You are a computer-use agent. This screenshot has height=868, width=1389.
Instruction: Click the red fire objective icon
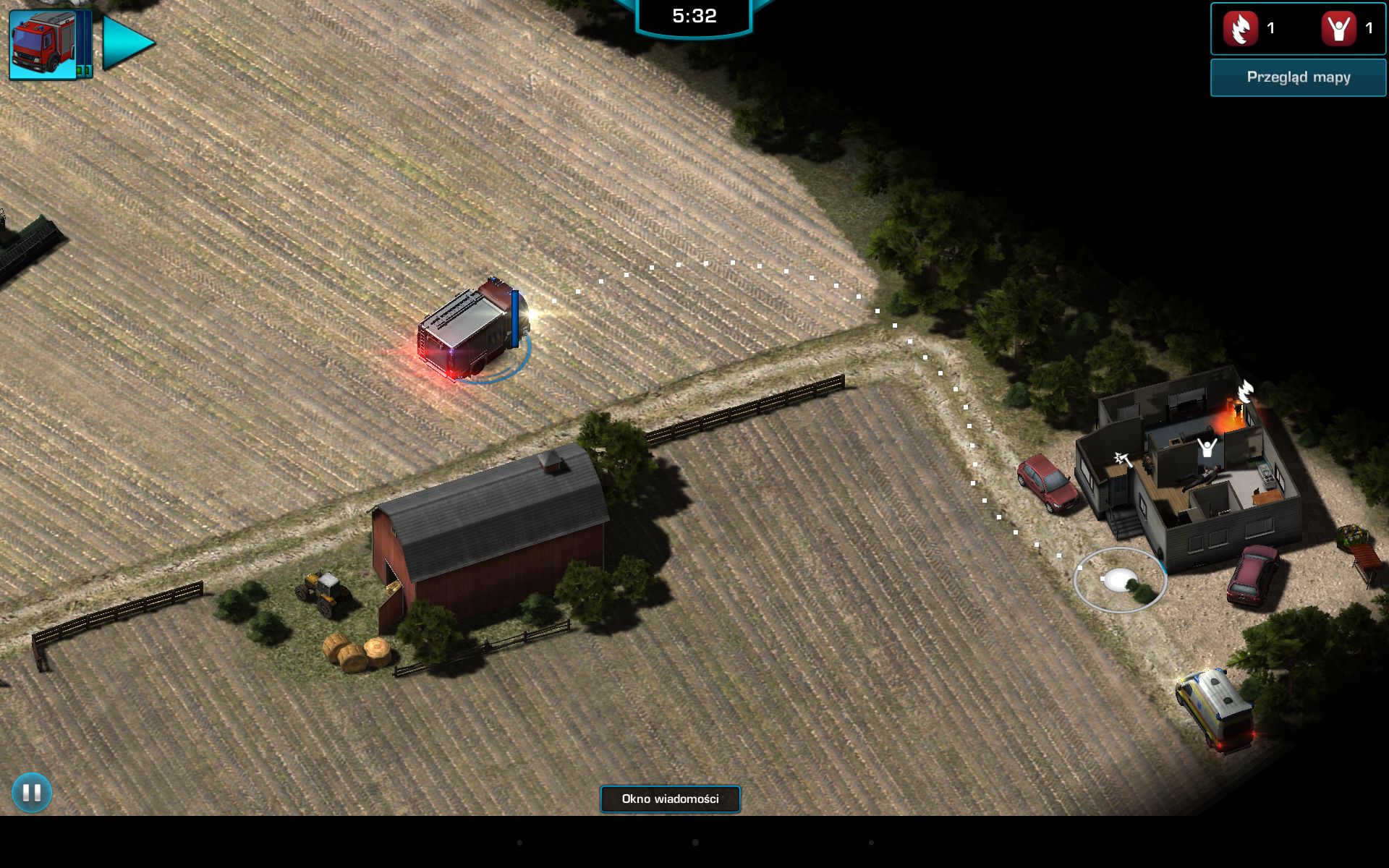pyautogui.click(x=1240, y=29)
